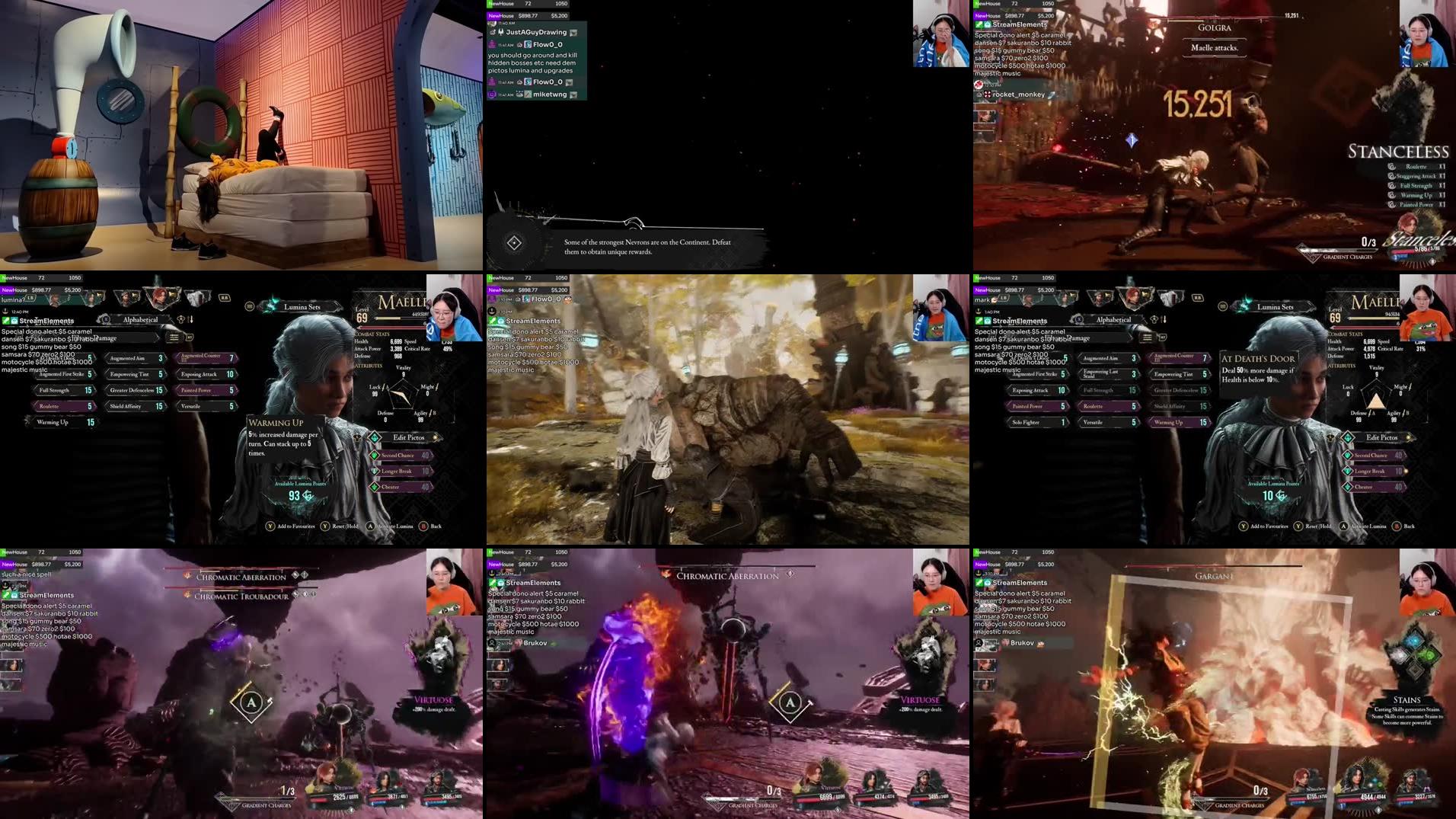1456x819 pixels.
Task: Open the Alphabetical sort dropdown
Action: 140,319
